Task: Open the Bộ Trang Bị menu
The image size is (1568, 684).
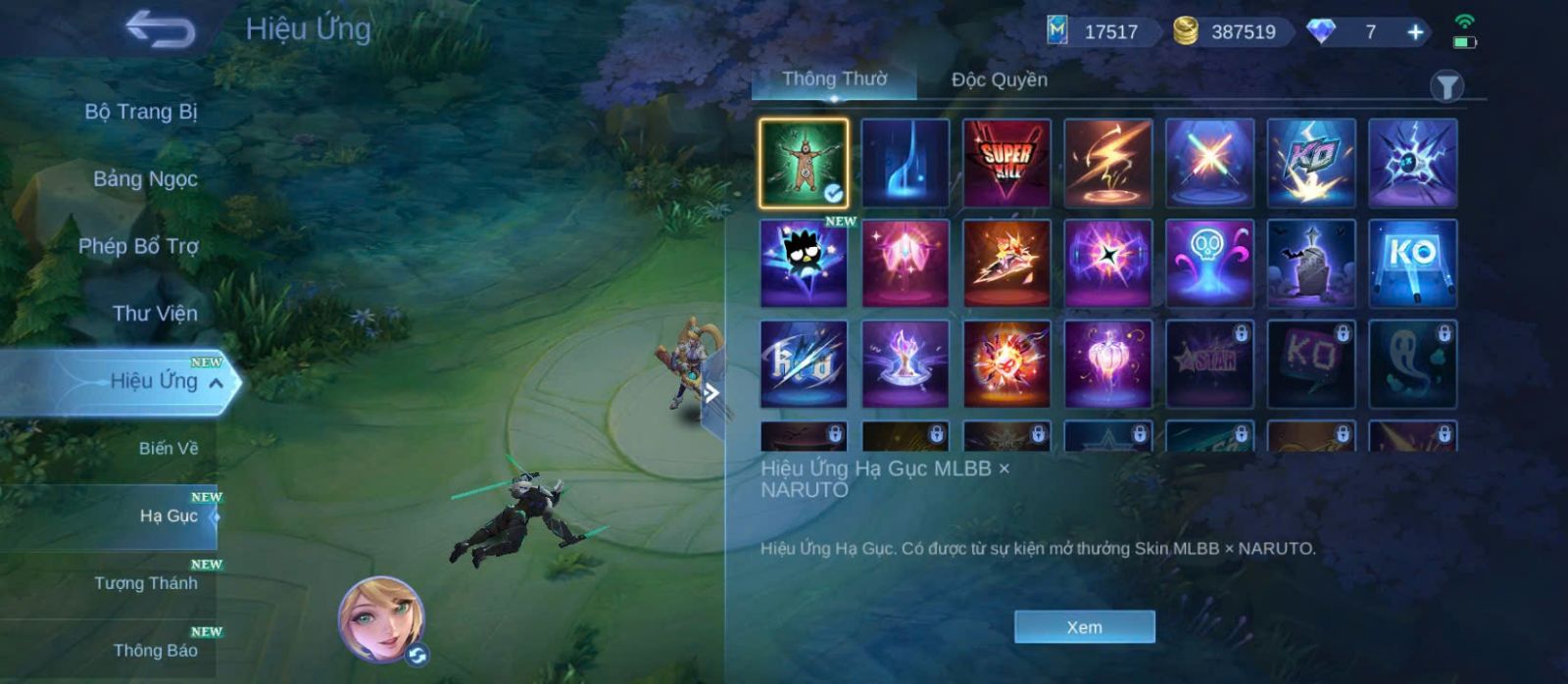Action: [141, 112]
